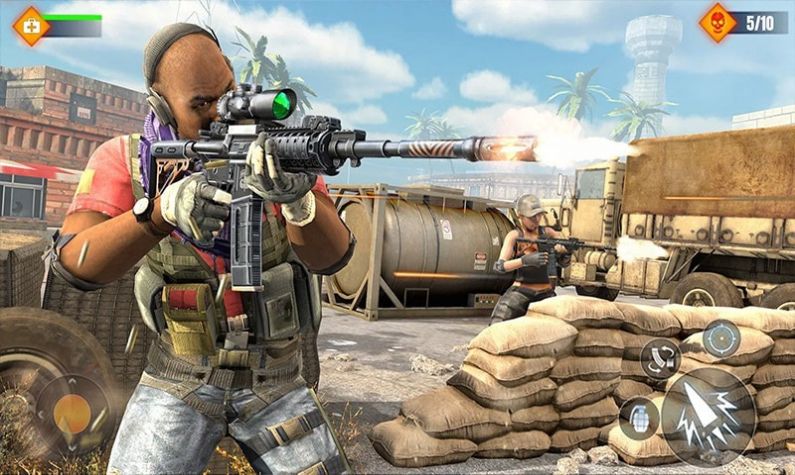
Task: Tap the orange skull kill counter icon
Action: [x=718, y=22]
